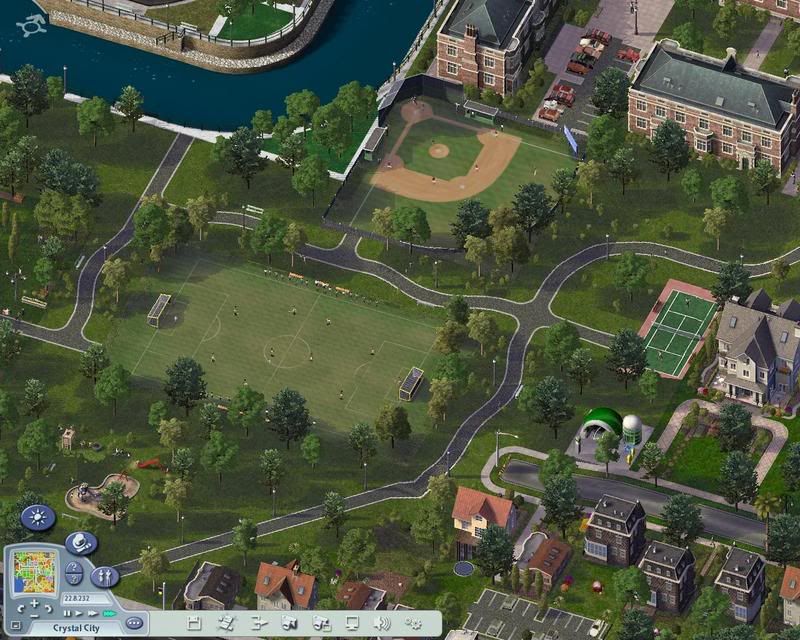Toggle the three-dots options button
The image size is (800, 640).
(x=134, y=623)
